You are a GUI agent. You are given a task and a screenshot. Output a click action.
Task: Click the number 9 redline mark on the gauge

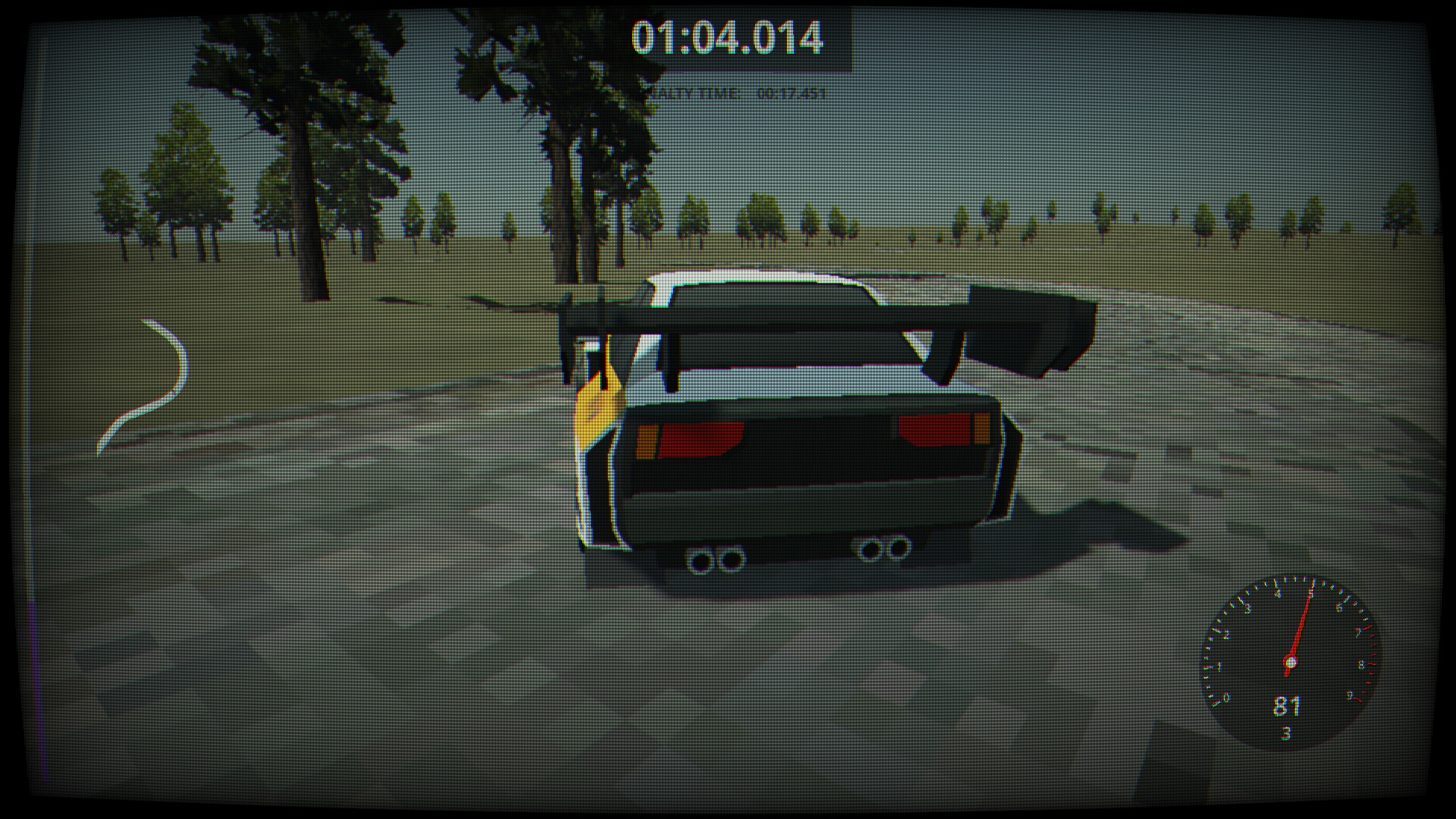pyautogui.click(x=1350, y=695)
